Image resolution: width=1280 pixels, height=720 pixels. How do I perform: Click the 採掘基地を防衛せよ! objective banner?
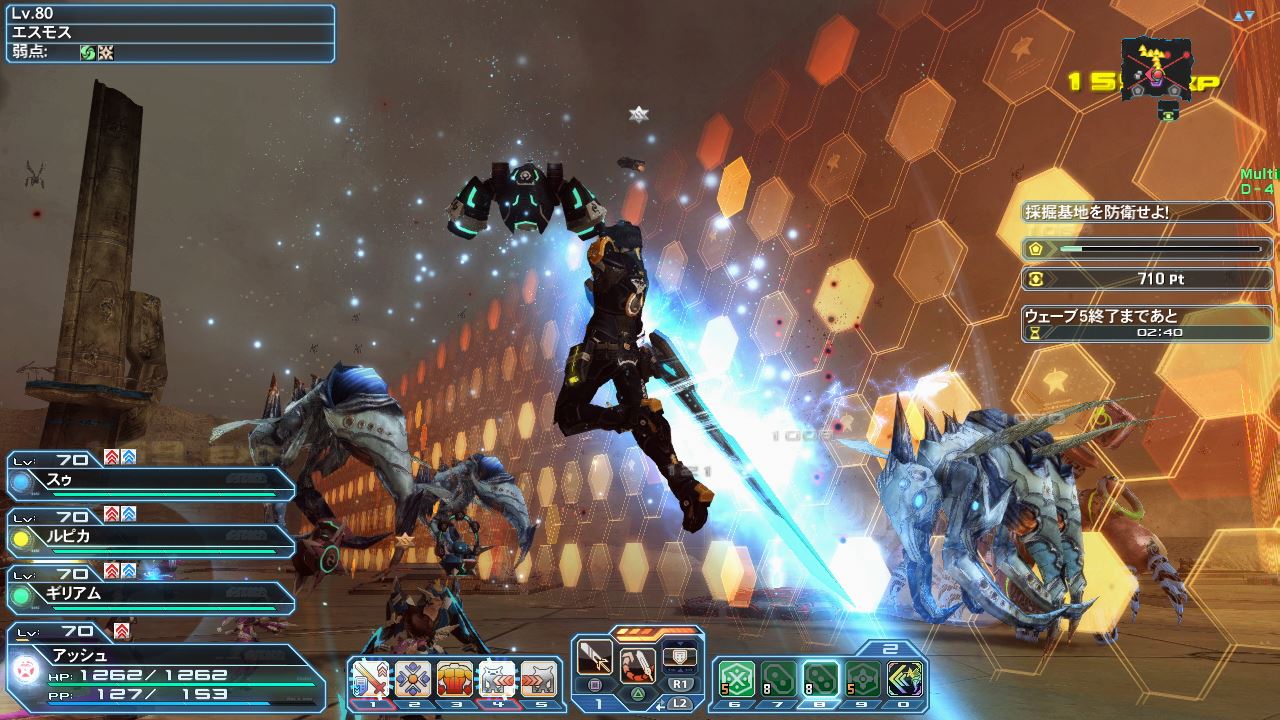[x=1147, y=212]
